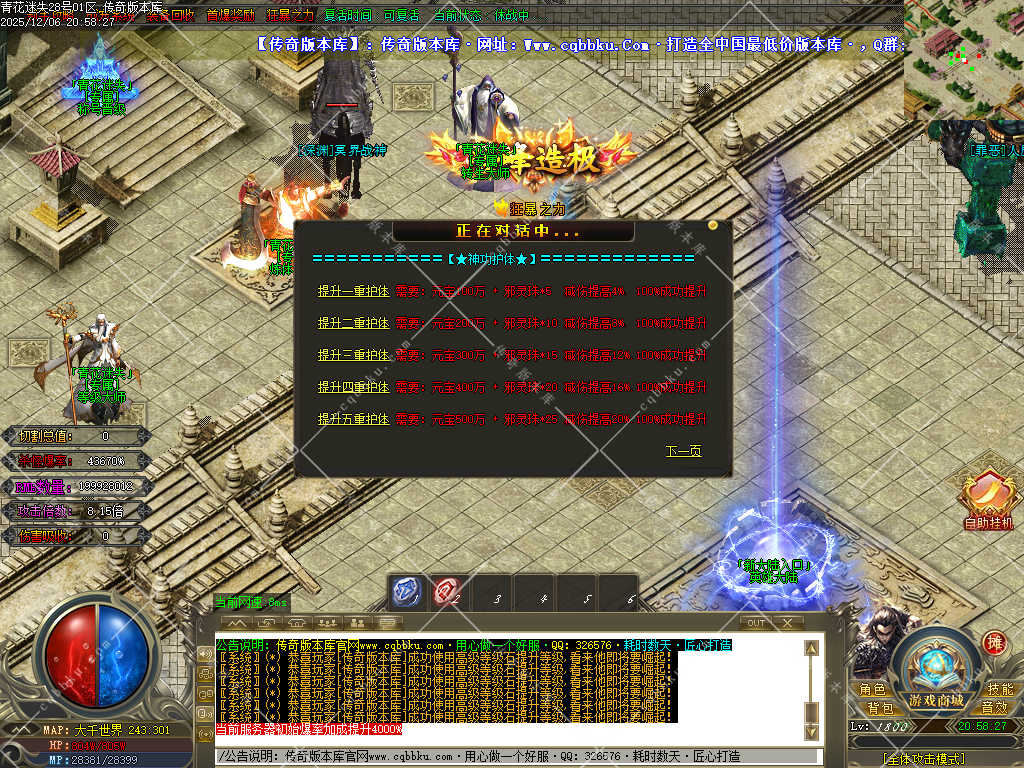The image size is (1024, 768).
Task: Open the 首爆奖励 menu entry
Action: (230, 16)
